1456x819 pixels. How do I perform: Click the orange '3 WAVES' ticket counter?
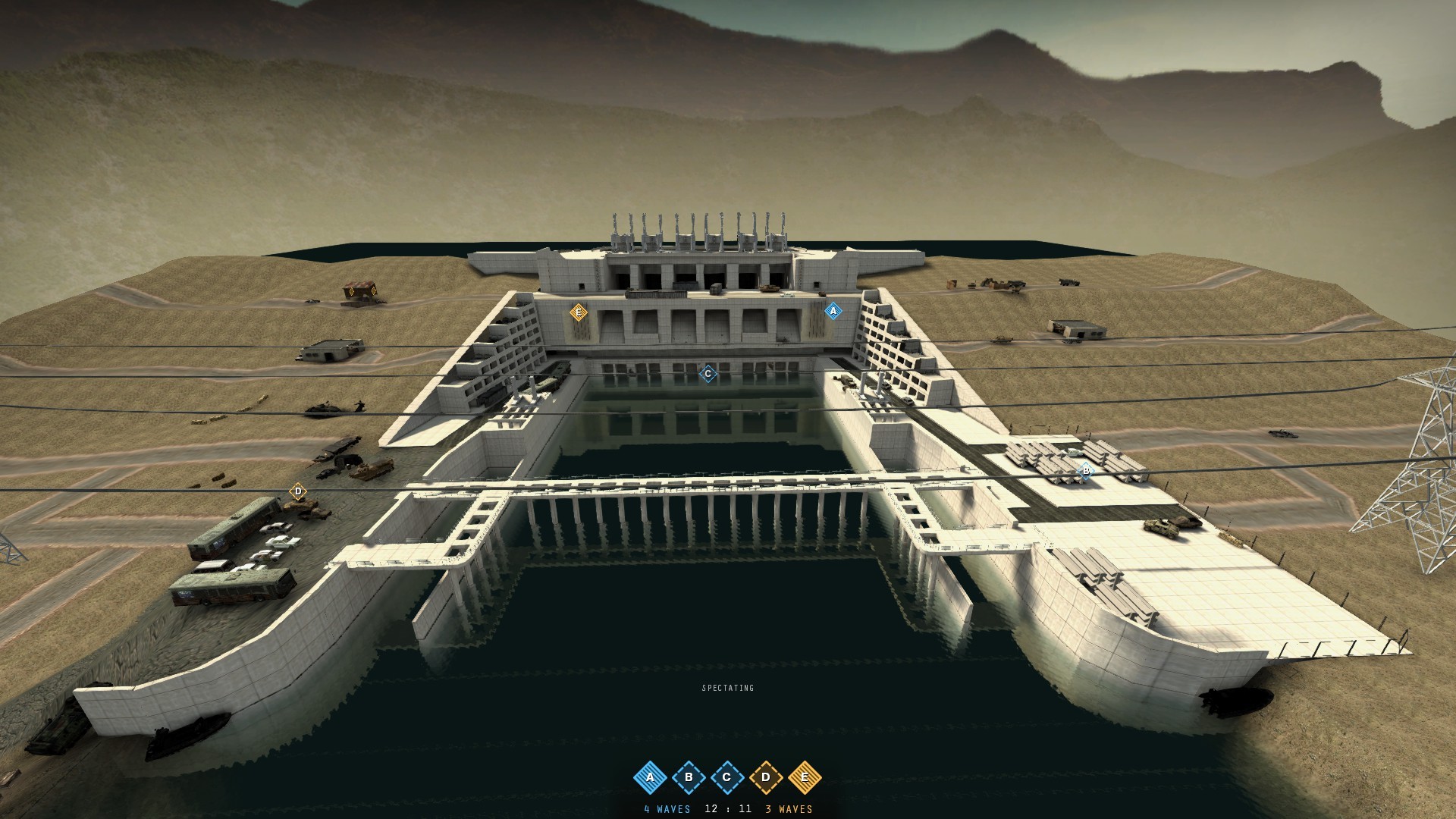(x=787, y=809)
